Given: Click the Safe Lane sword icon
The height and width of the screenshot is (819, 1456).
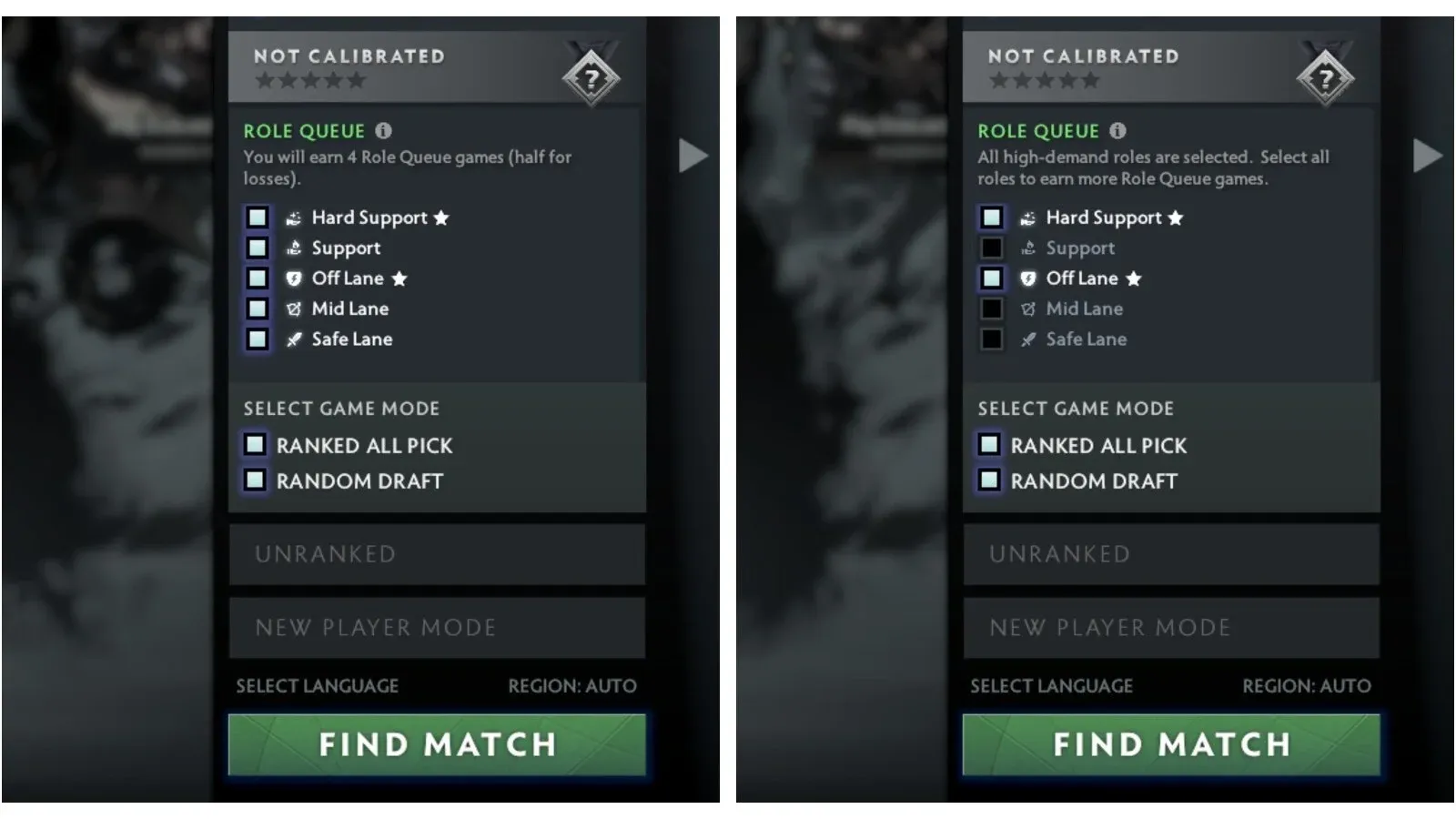Looking at the screenshot, I should [291, 339].
